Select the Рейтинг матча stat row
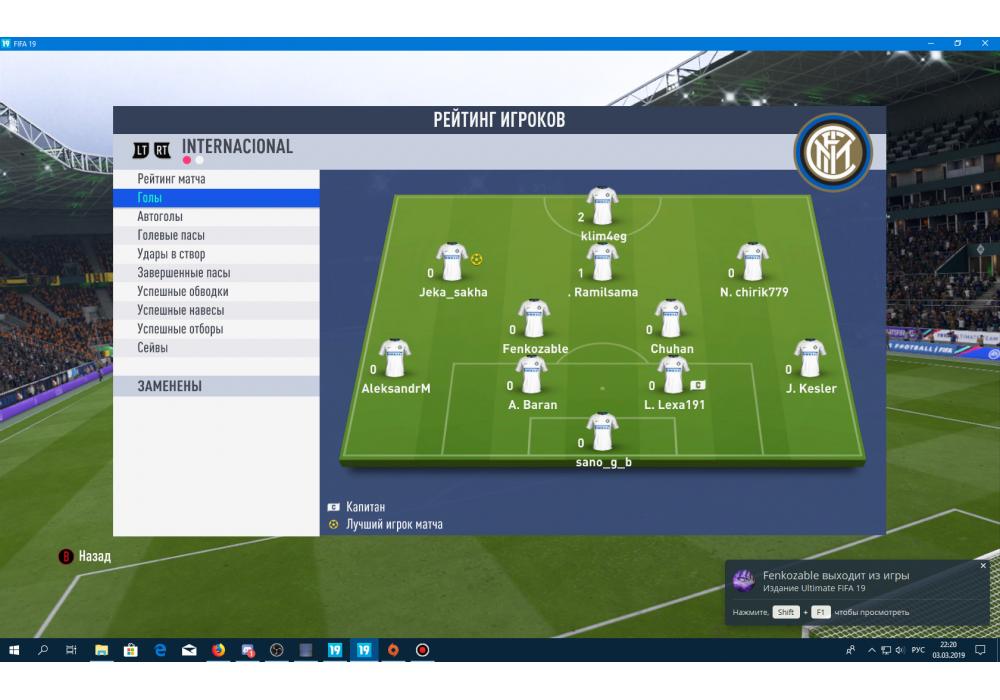 [x=172, y=179]
